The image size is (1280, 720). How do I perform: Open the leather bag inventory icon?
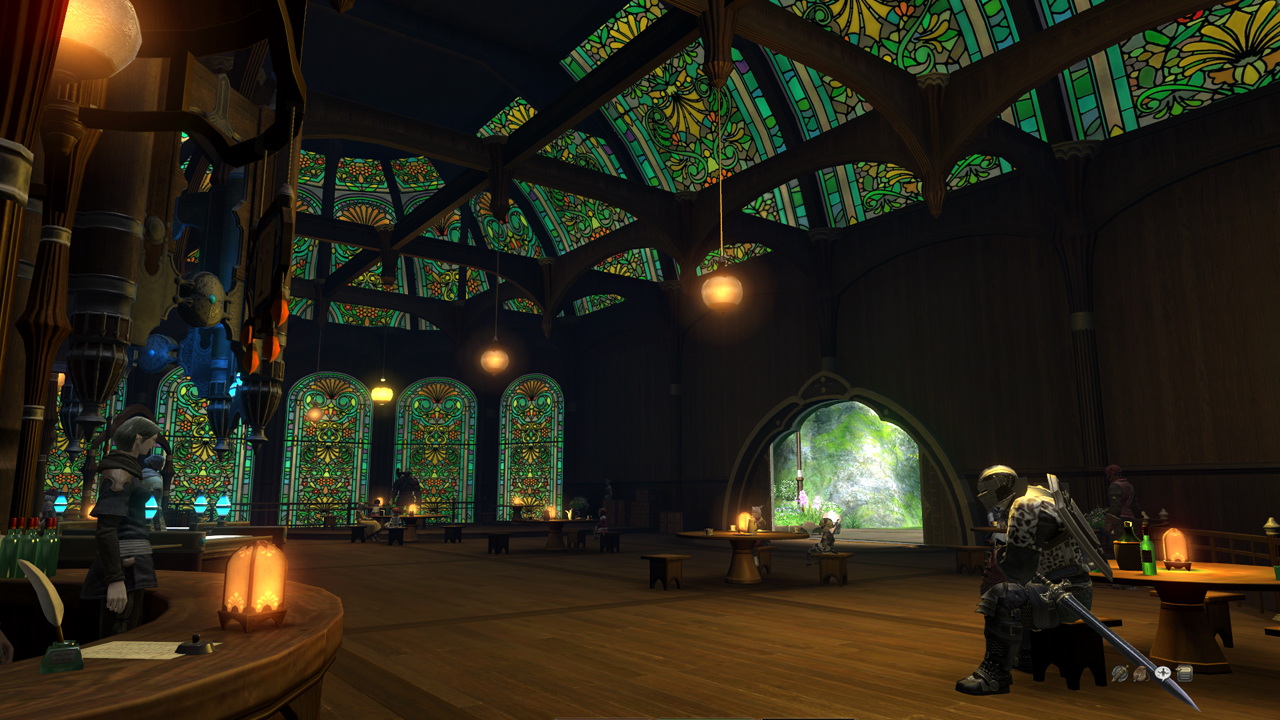[x=1141, y=674]
